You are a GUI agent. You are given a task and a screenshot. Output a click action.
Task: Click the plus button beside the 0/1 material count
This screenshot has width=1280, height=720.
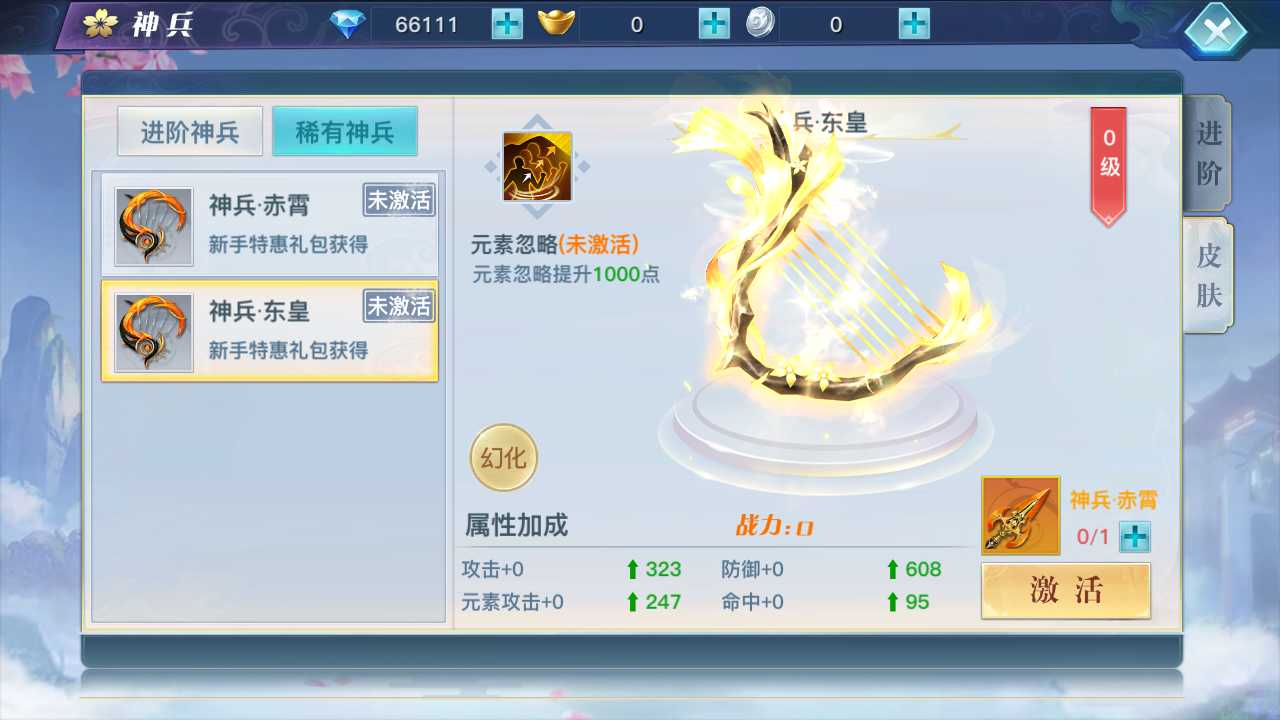tap(1133, 538)
